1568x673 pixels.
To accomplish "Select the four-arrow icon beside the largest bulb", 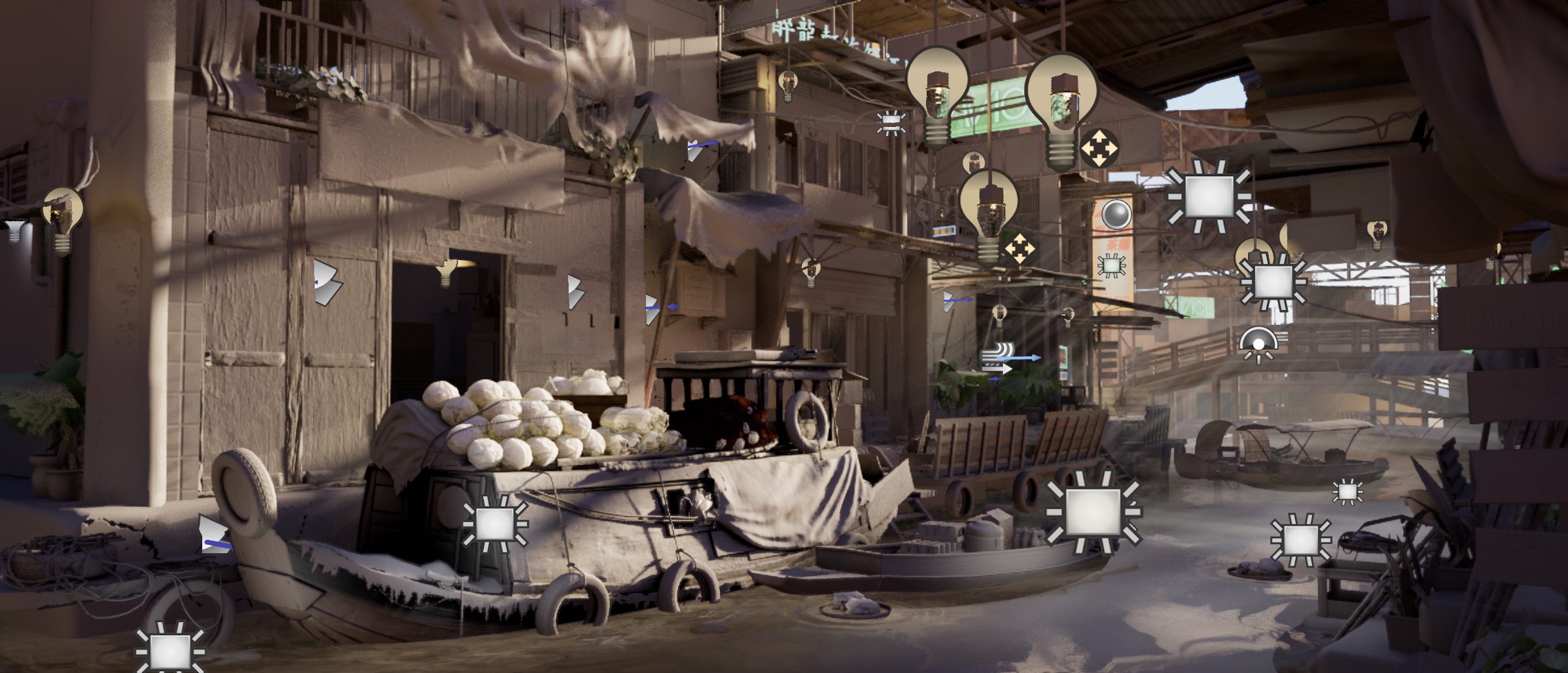I will [x=1099, y=148].
